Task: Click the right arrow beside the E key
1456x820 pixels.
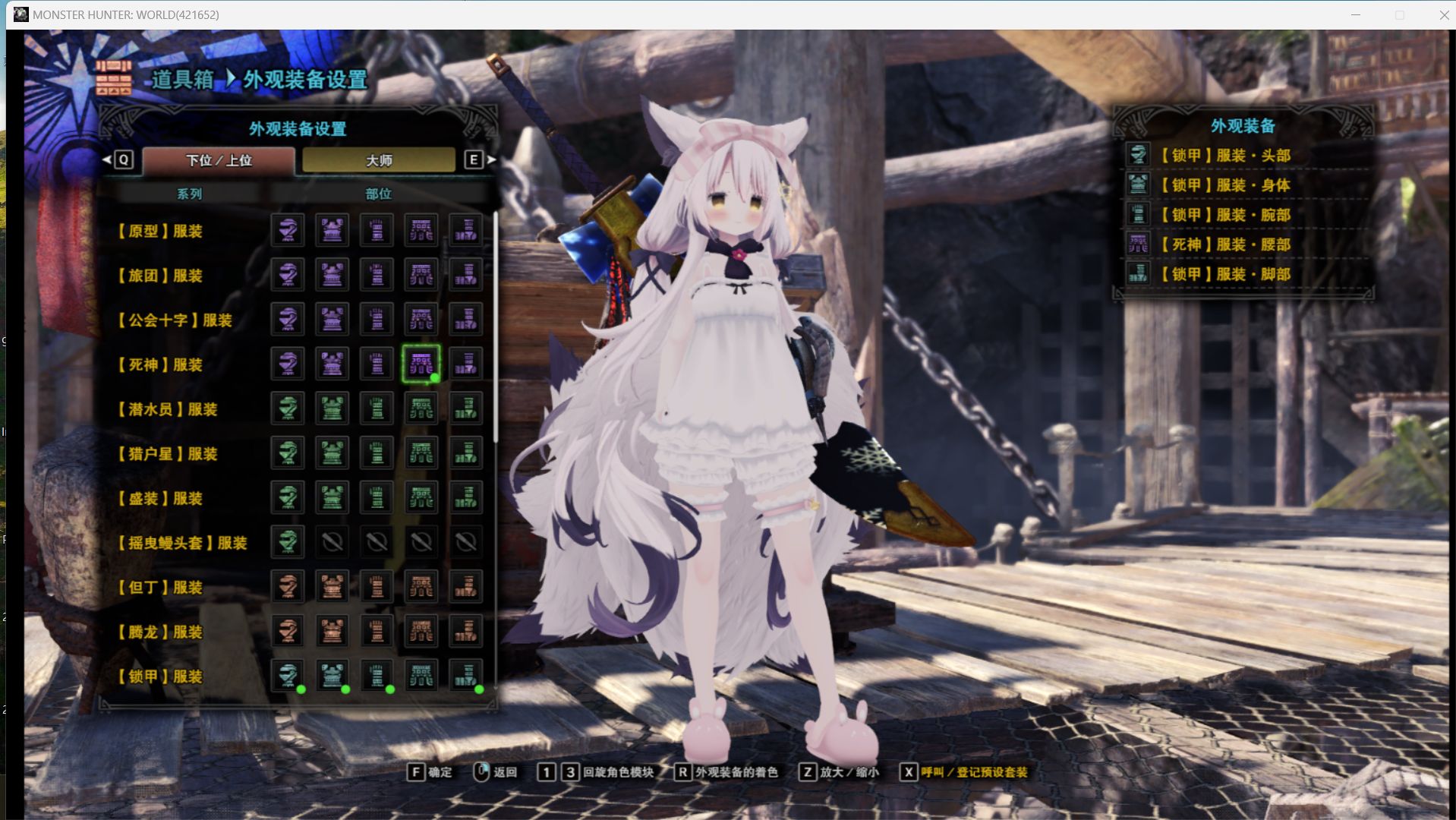Action: 492,160
